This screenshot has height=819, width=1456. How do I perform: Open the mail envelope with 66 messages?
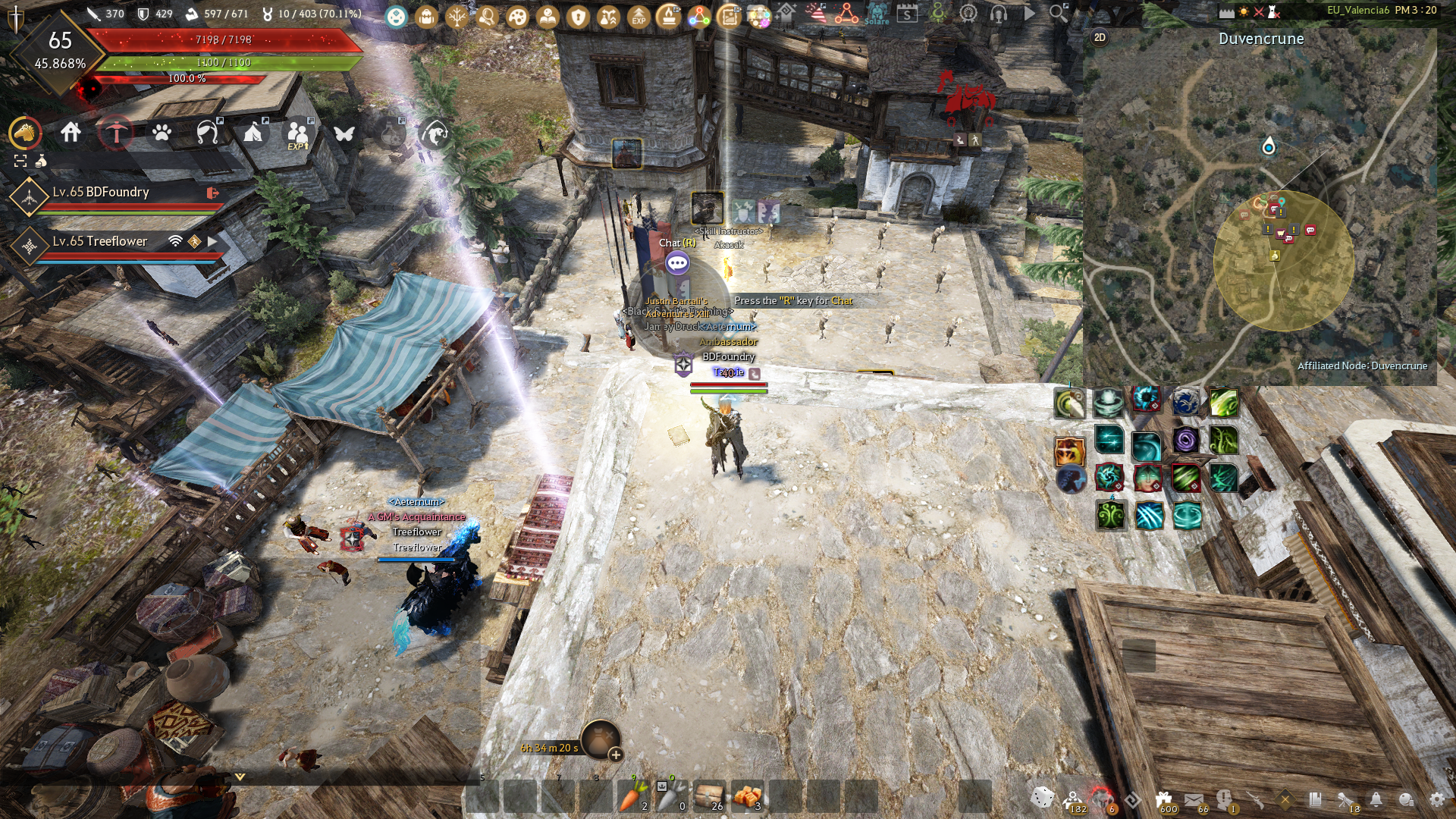(x=1194, y=799)
